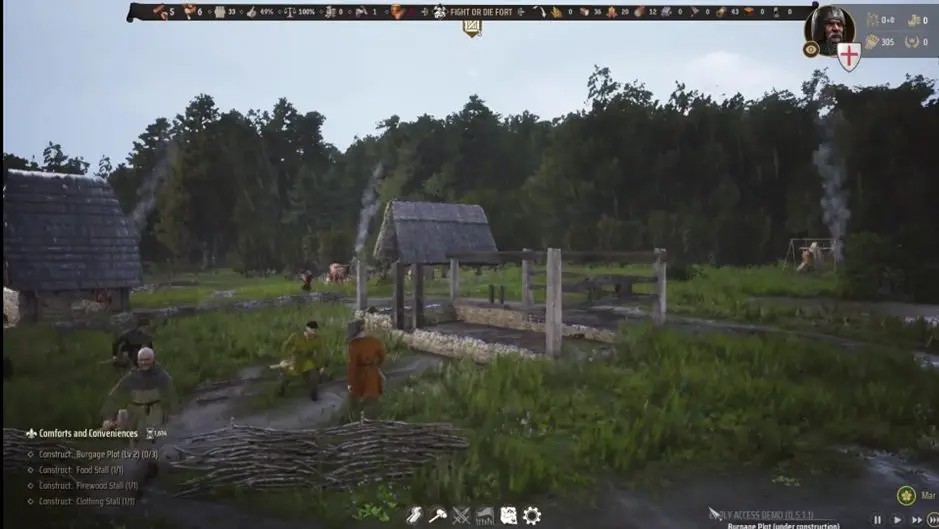Set game speed to fast forward

916,520
